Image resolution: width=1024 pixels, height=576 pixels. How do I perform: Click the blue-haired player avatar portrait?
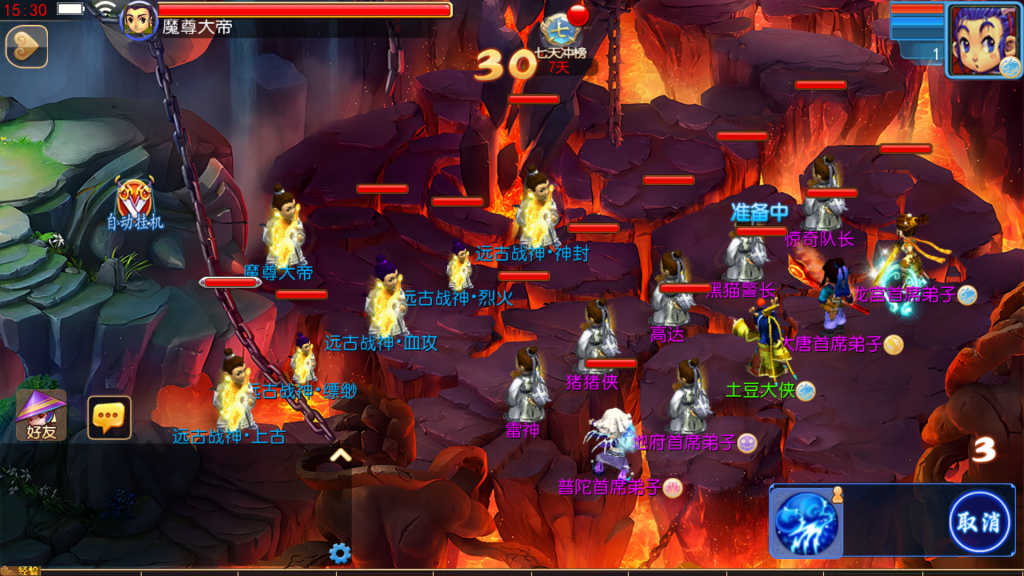click(x=983, y=40)
